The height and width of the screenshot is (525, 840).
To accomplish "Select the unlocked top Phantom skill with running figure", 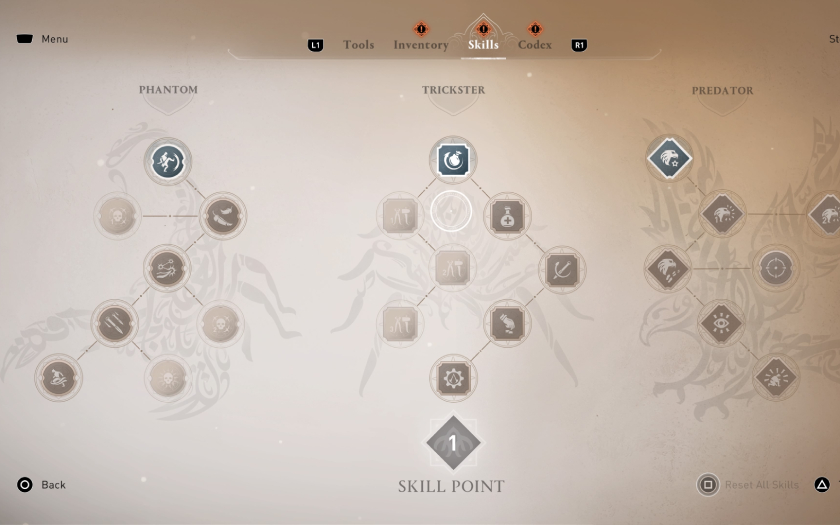I will (x=168, y=161).
